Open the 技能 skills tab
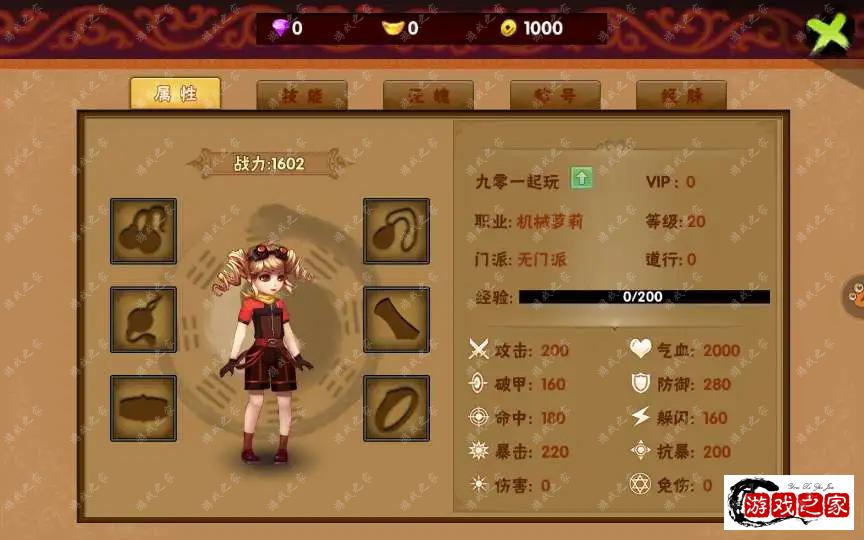The height and width of the screenshot is (540, 864). (301, 96)
